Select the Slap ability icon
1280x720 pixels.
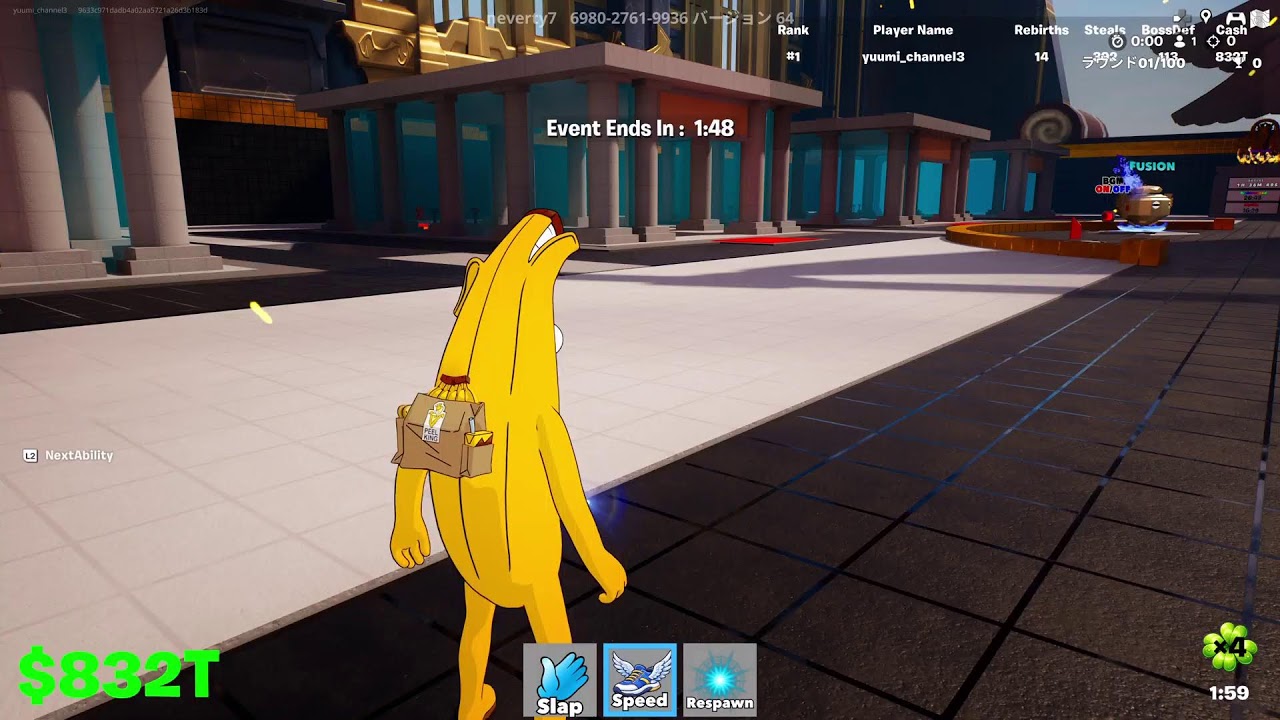click(560, 678)
